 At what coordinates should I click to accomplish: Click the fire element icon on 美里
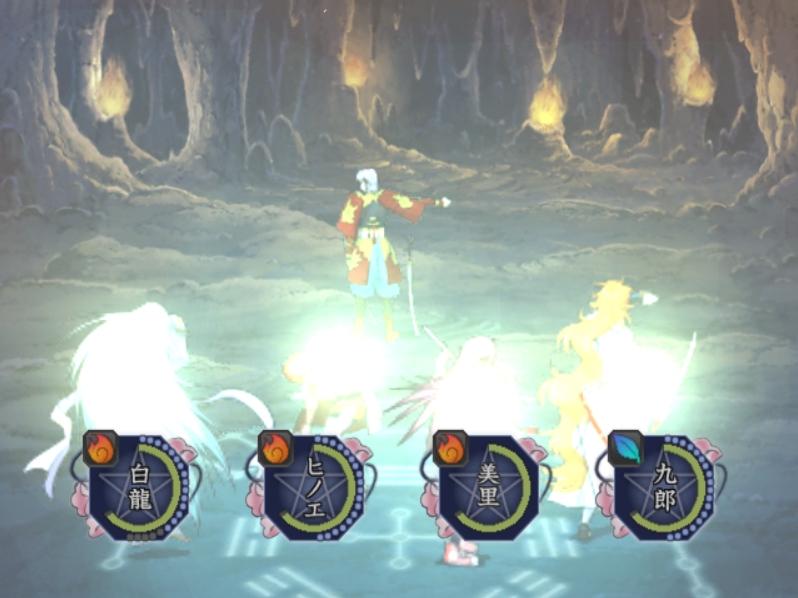tap(450, 447)
